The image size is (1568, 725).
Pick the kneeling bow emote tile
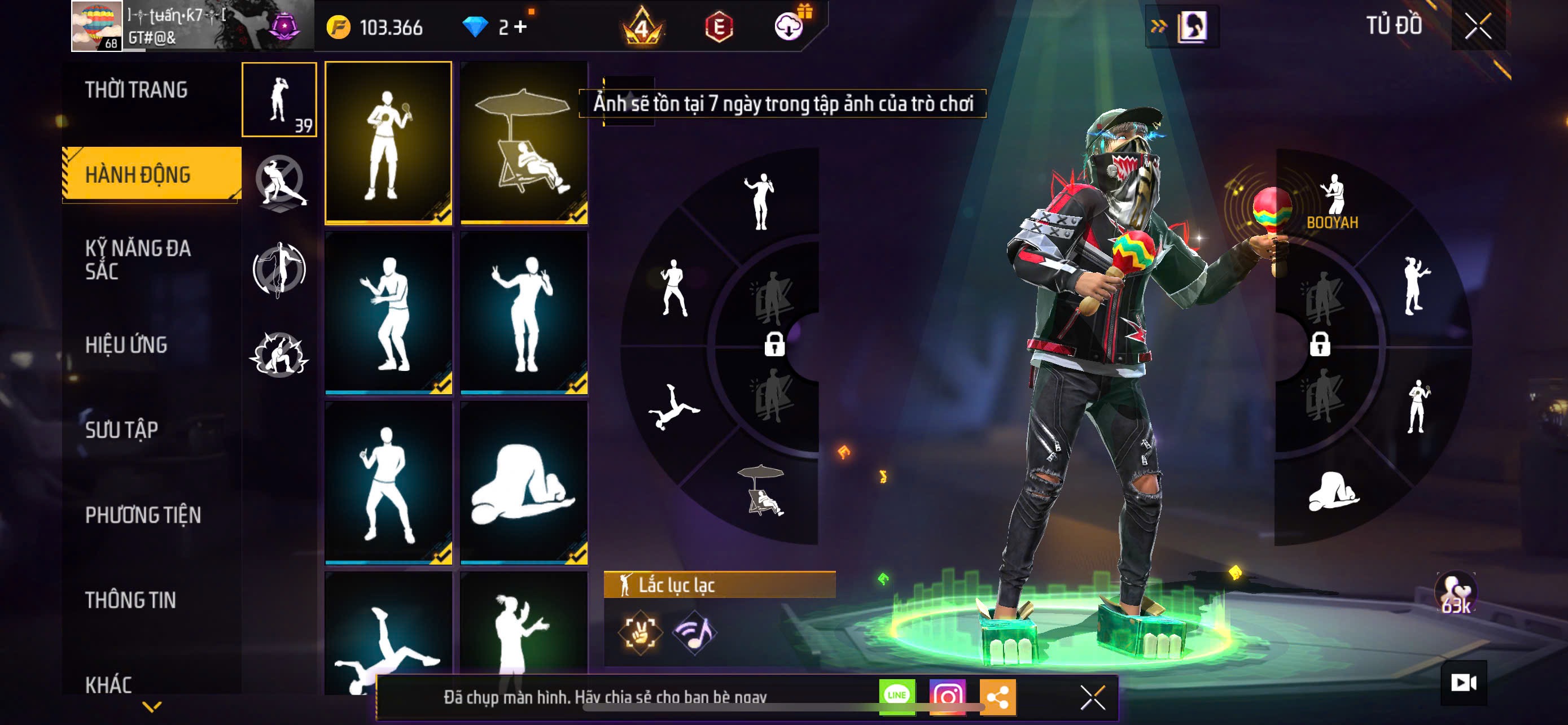[x=524, y=483]
